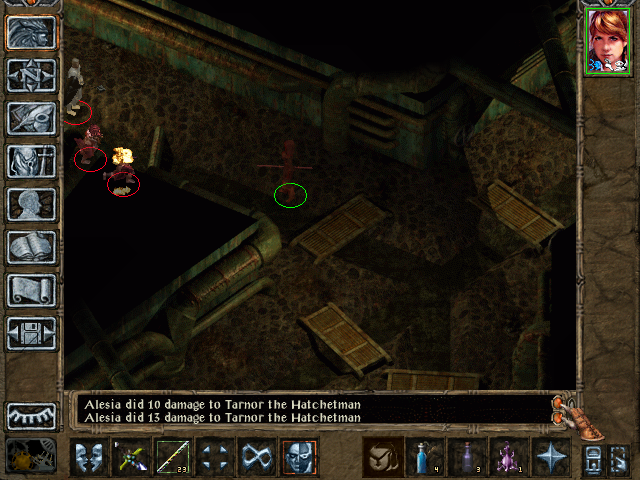
Task: Click the closed-eye rest button
Action: [31, 416]
